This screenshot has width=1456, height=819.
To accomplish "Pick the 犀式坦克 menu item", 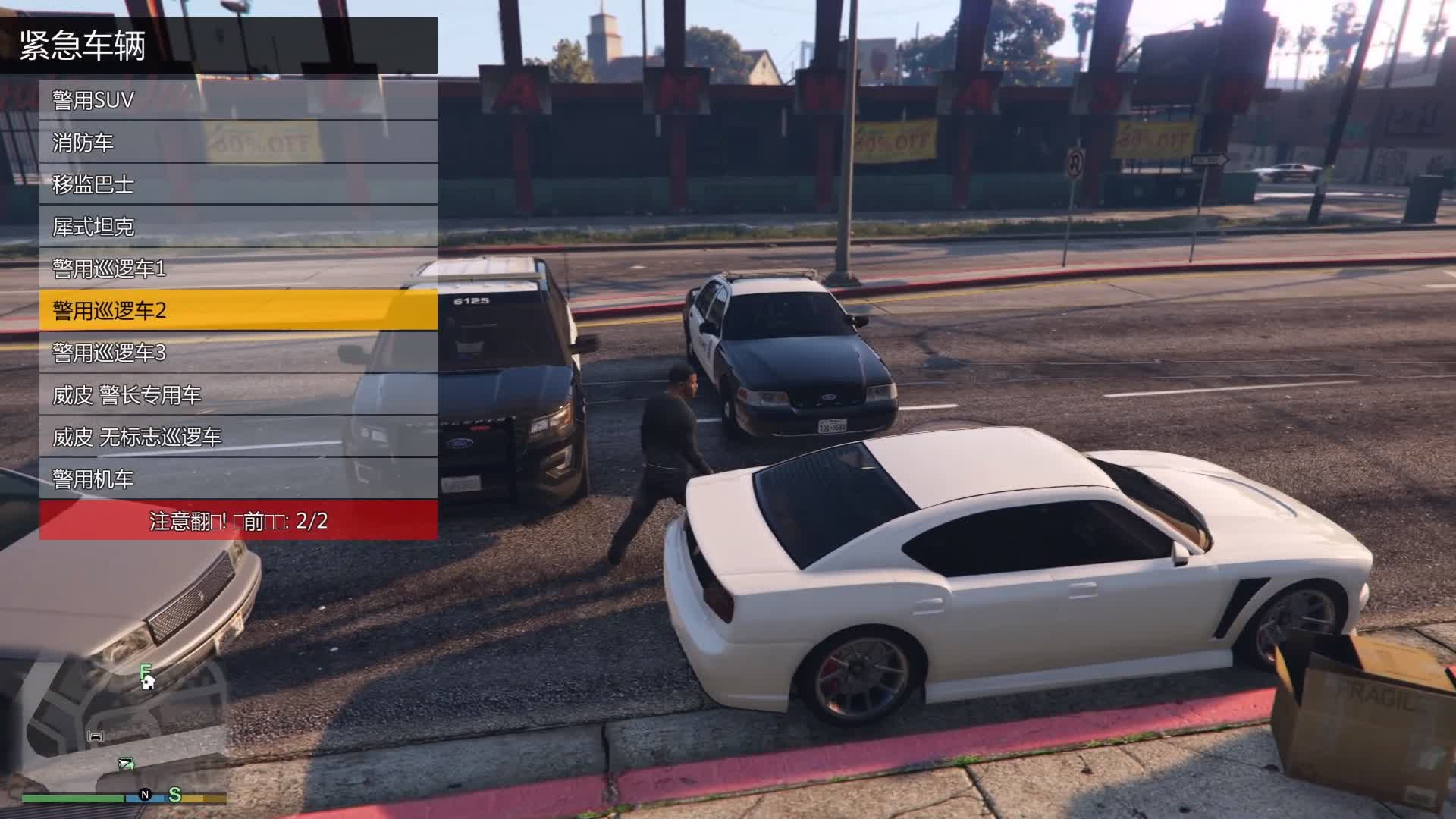I will (238, 227).
